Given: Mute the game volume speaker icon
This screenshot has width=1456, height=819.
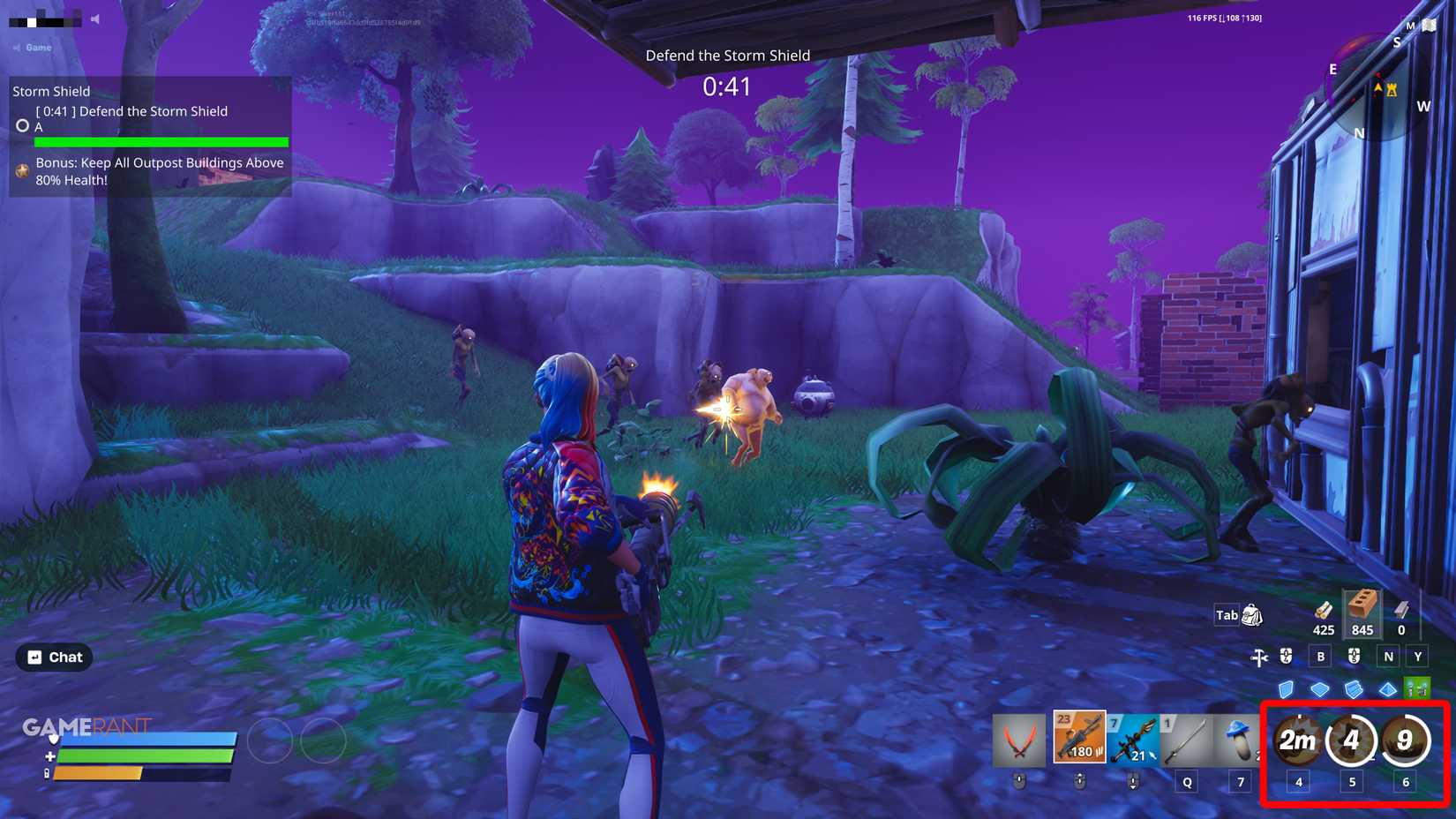Looking at the screenshot, I should [x=94, y=19].
